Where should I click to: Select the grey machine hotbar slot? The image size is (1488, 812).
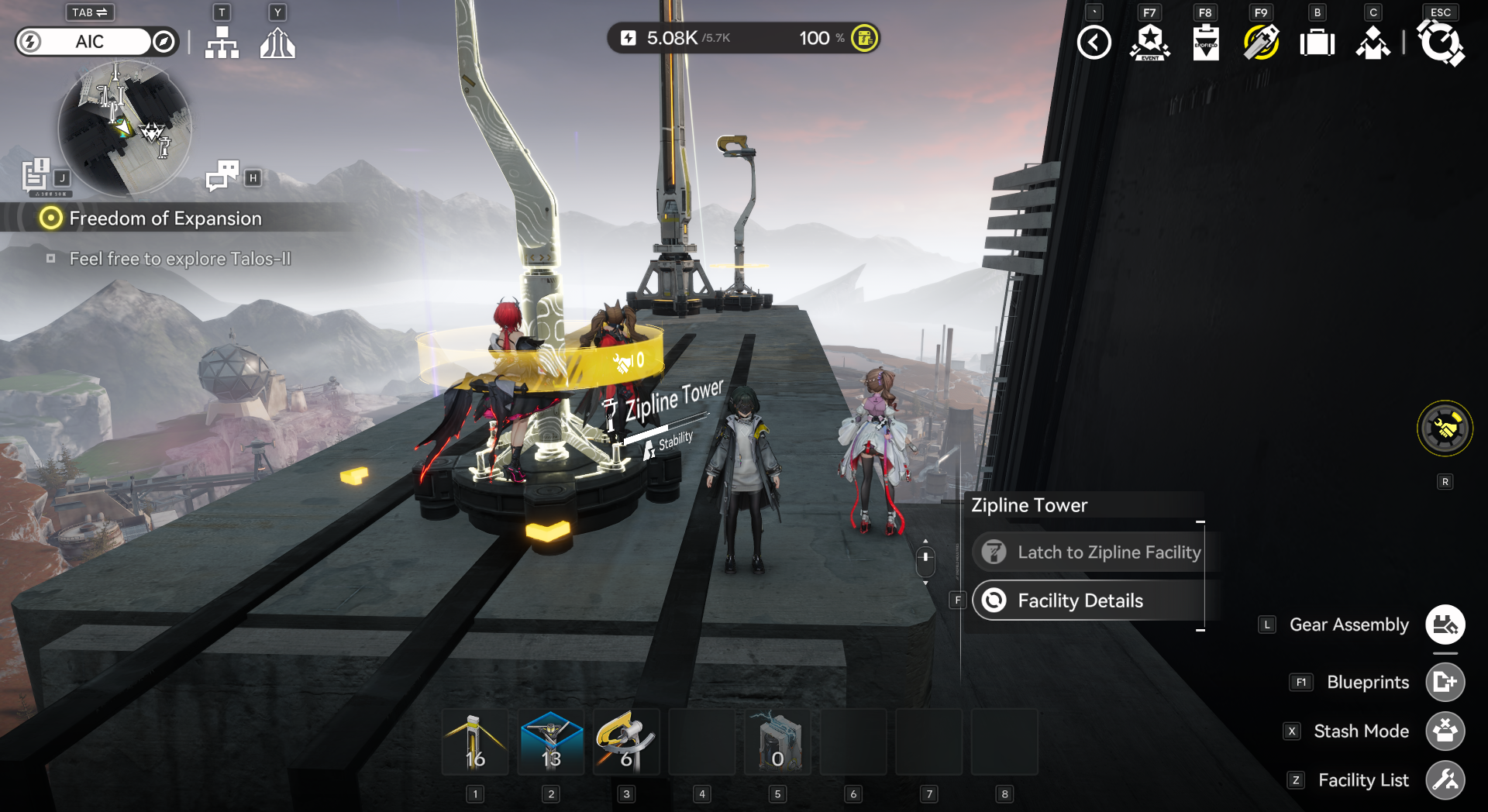tap(777, 742)
